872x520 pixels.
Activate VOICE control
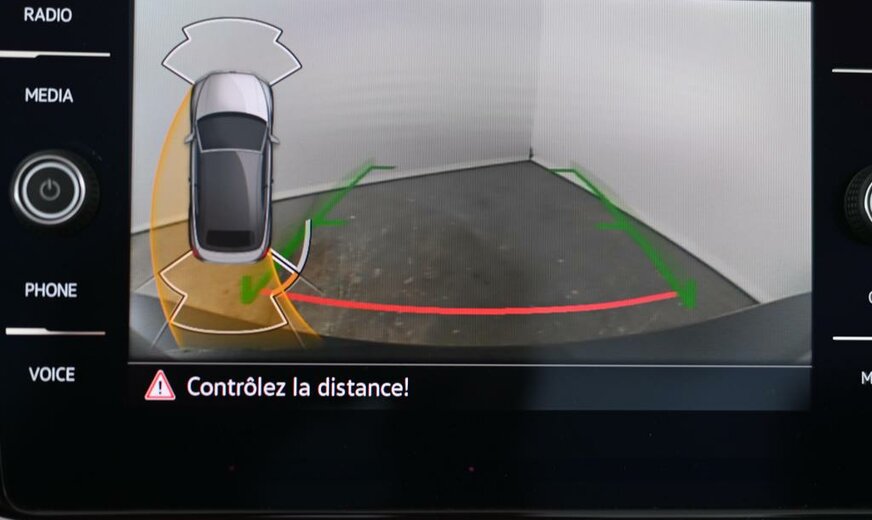tap(51, 374)
